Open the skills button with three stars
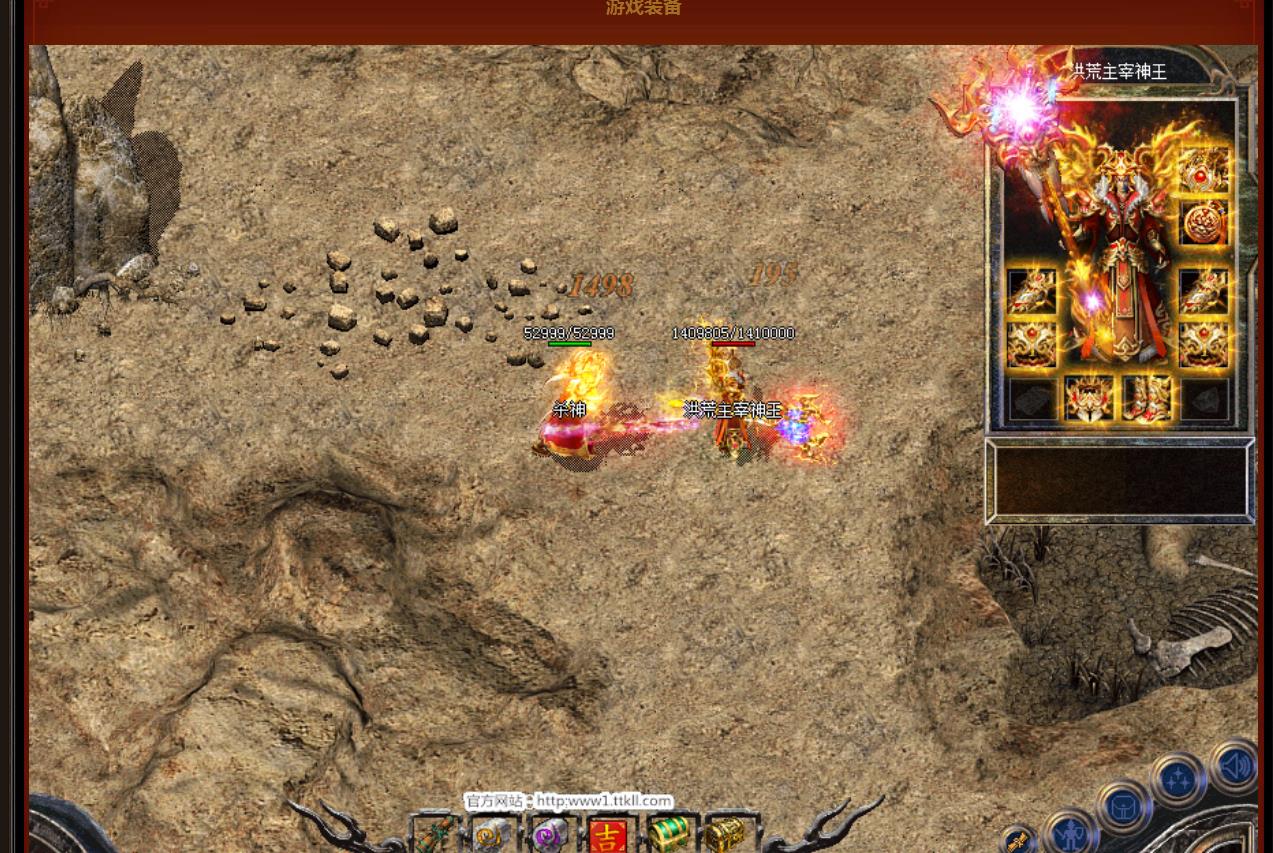Image resolution: width=1273 pixels, height=853 pixels. click(1177, 780)
